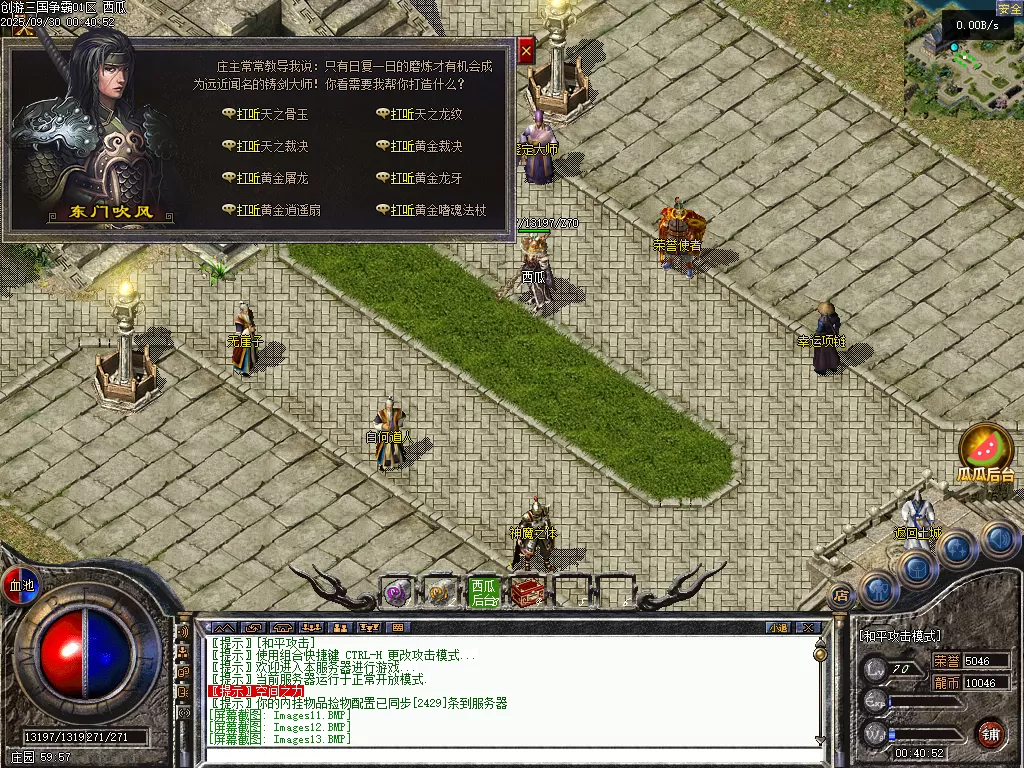Choose the 打听黄金屠龙 option

272,178
